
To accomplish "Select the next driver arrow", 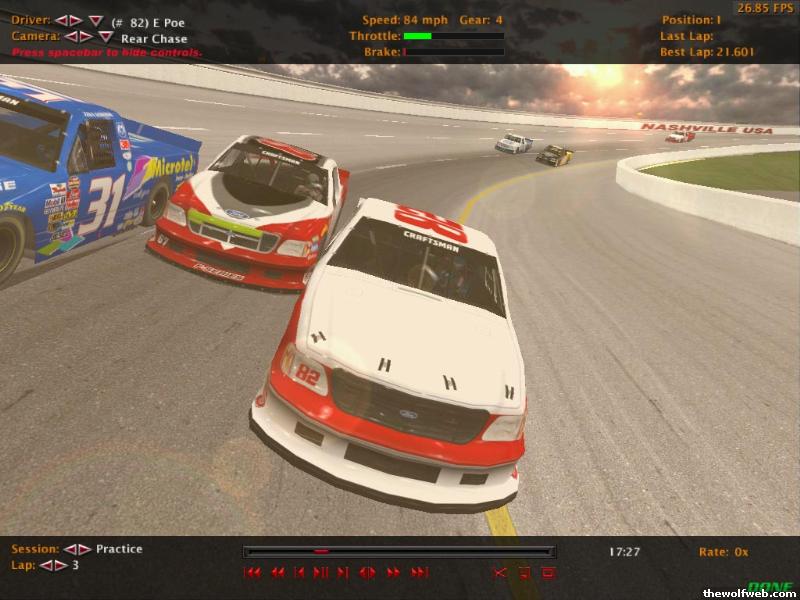I will [x=76, y=21].
